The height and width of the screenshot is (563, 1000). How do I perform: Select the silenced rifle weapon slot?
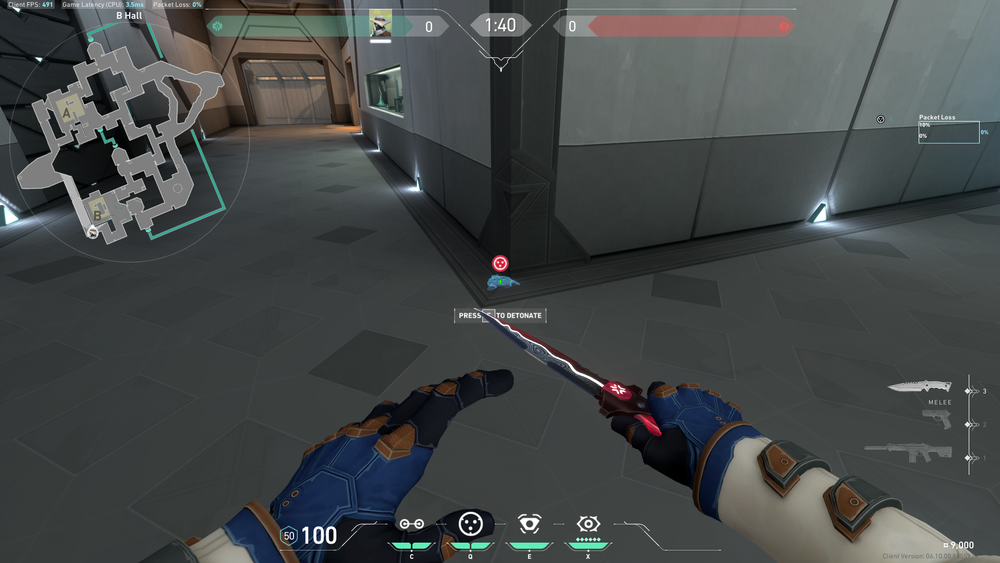[x=908, y=453]
